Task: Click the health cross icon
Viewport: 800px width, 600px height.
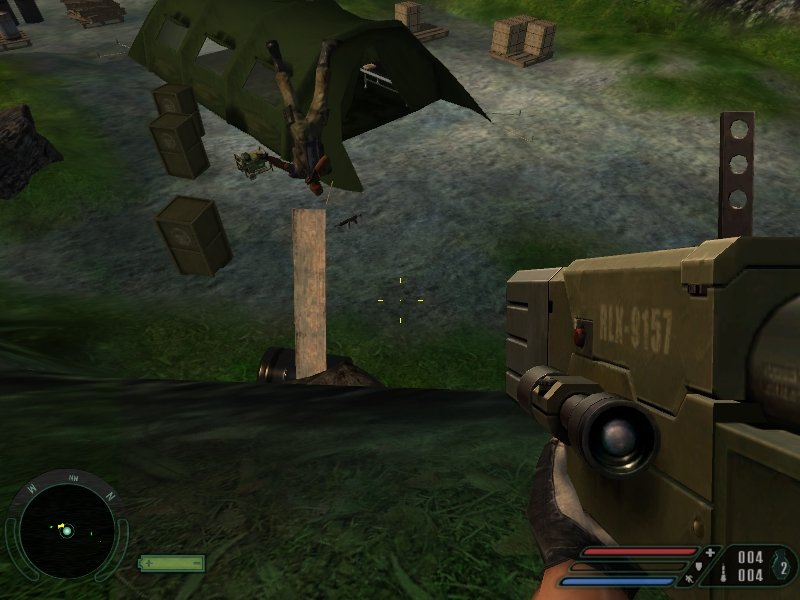Action: click(710, 552)
